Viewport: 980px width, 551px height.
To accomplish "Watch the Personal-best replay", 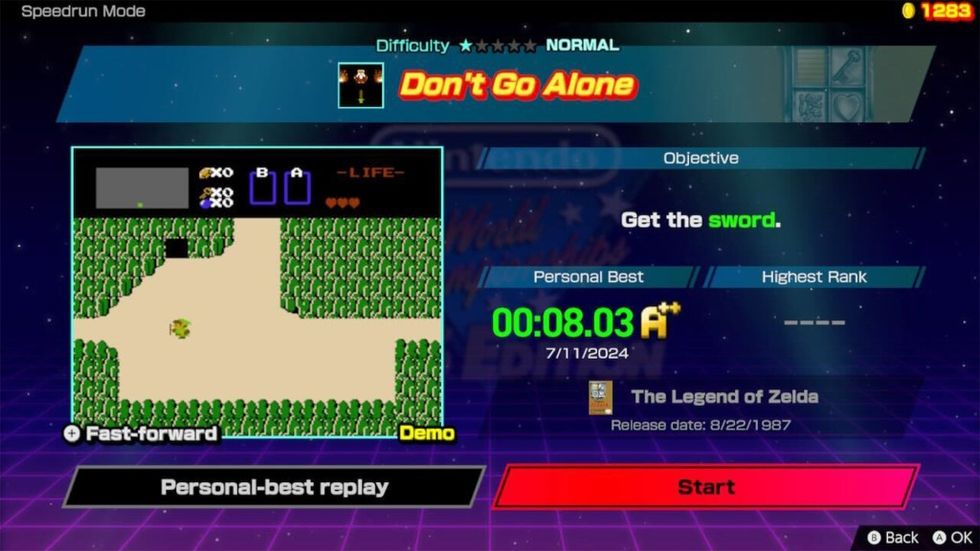I will tap(274, 487).
